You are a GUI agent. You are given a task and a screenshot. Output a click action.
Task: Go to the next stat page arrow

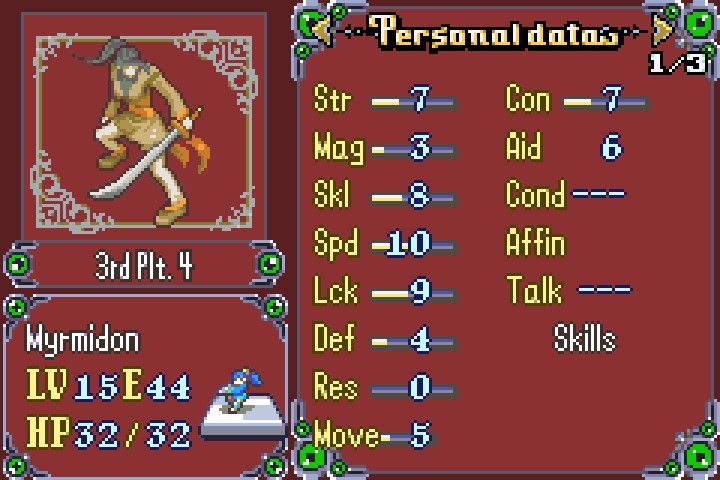pyautogui.click(x=663, y=33)
